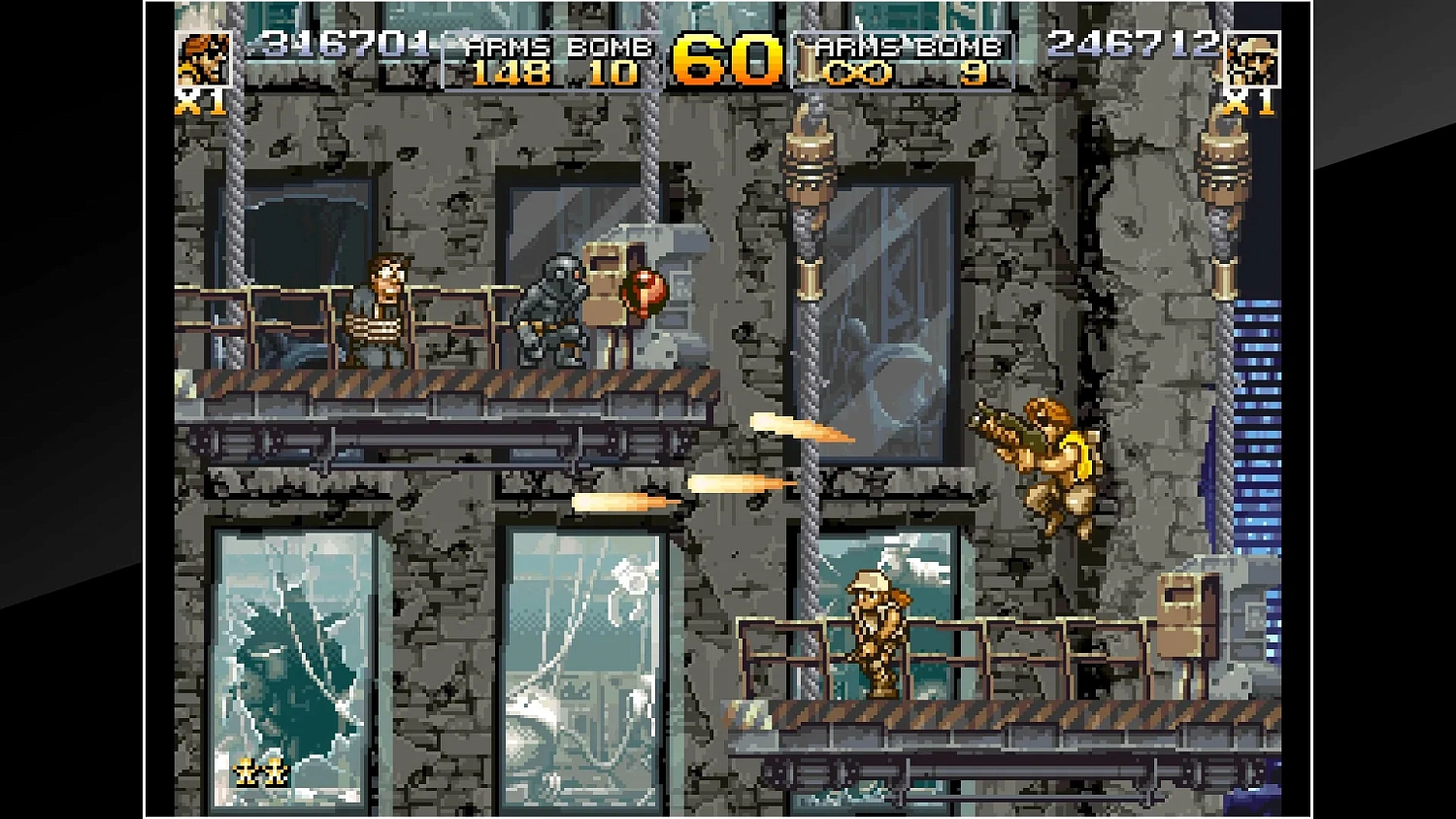Image resolution: width=1456 pixels, height=819 pixels.
Task: Click the Player 1 score reading 316701
Action: point(345,43)
